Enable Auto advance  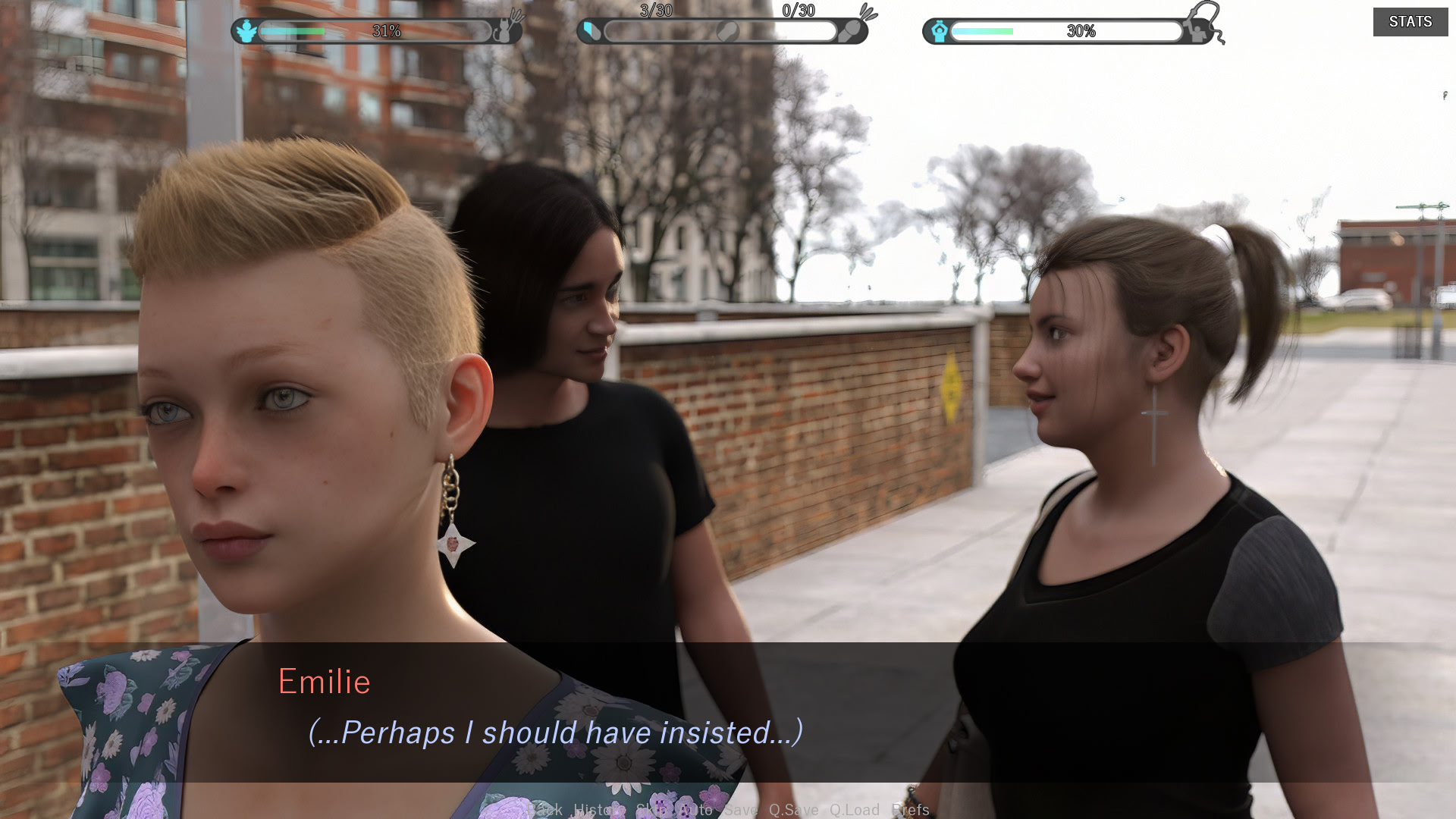pyautogui.click(x=695, y=810)
